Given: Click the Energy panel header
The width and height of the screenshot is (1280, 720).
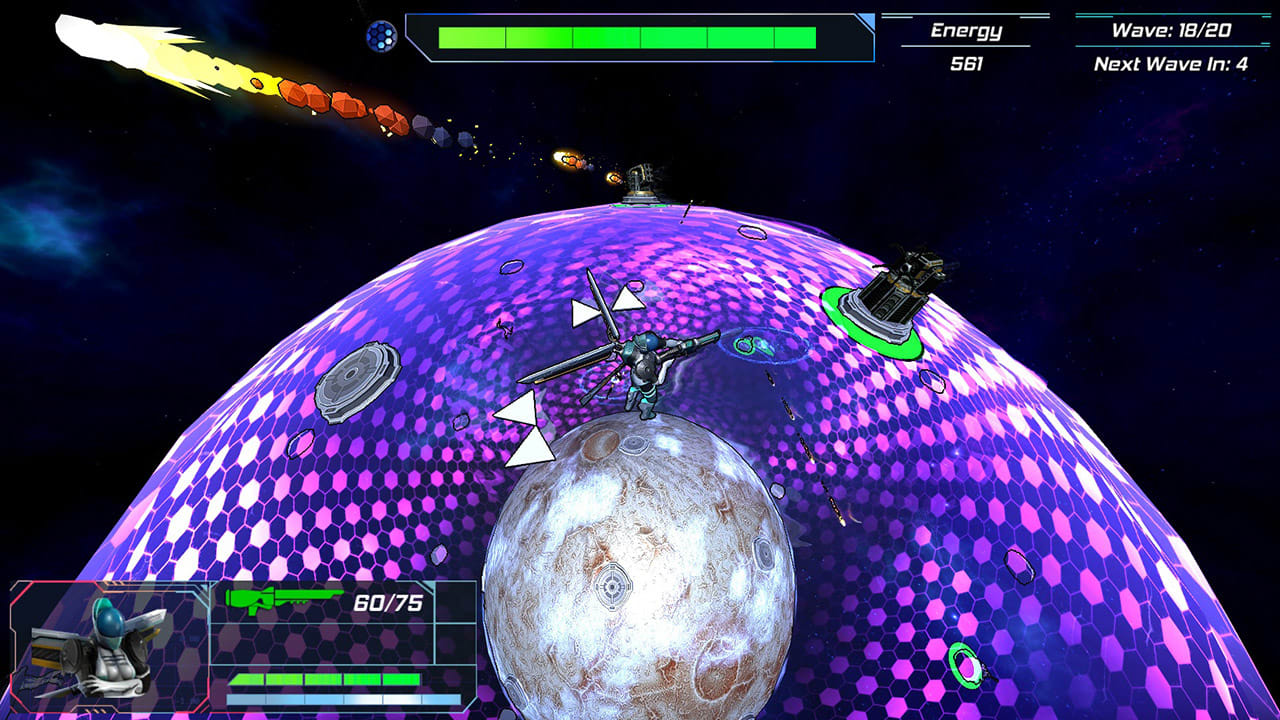Looking at the screenshot, I should [966, 29].
